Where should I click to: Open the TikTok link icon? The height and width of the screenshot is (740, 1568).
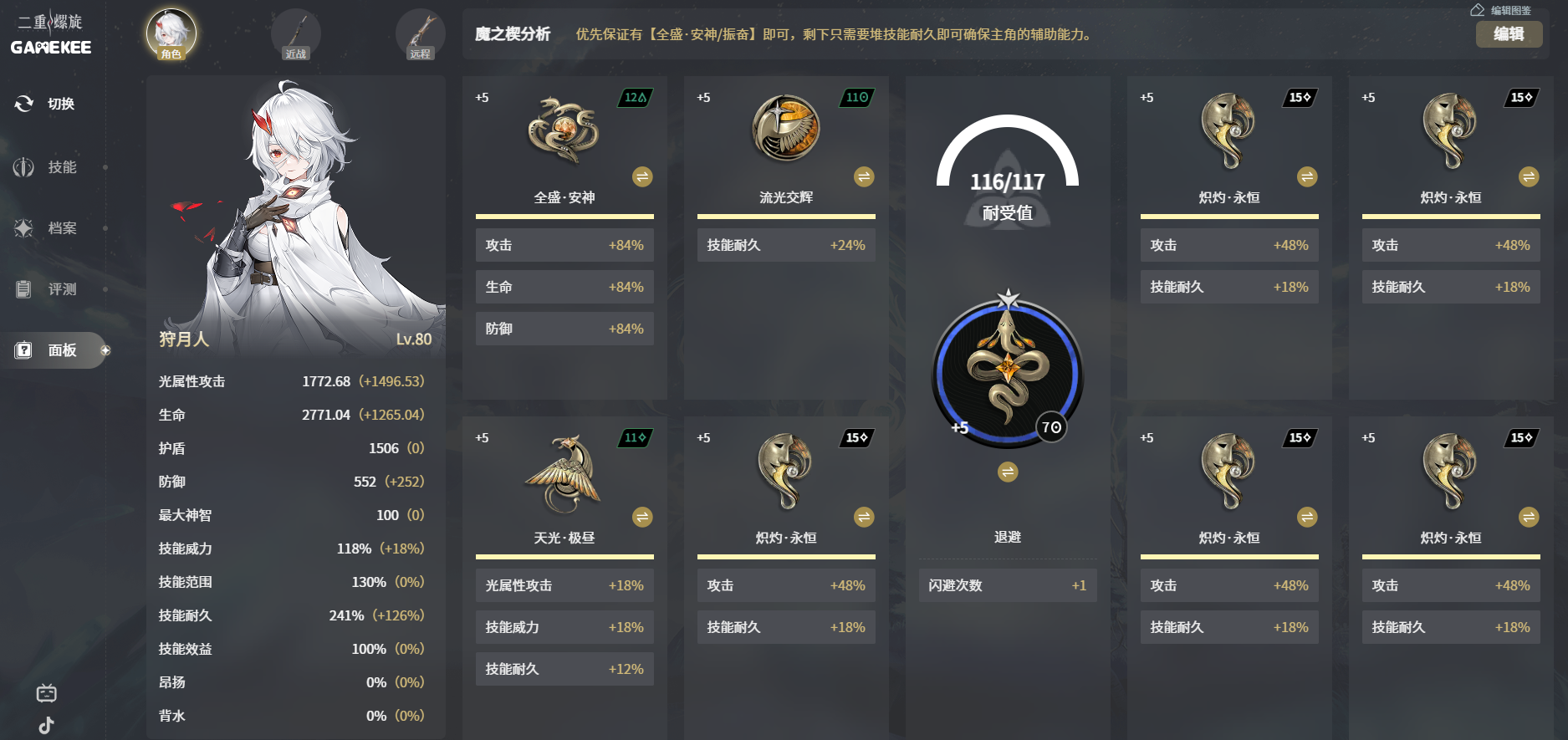[47, 725]
